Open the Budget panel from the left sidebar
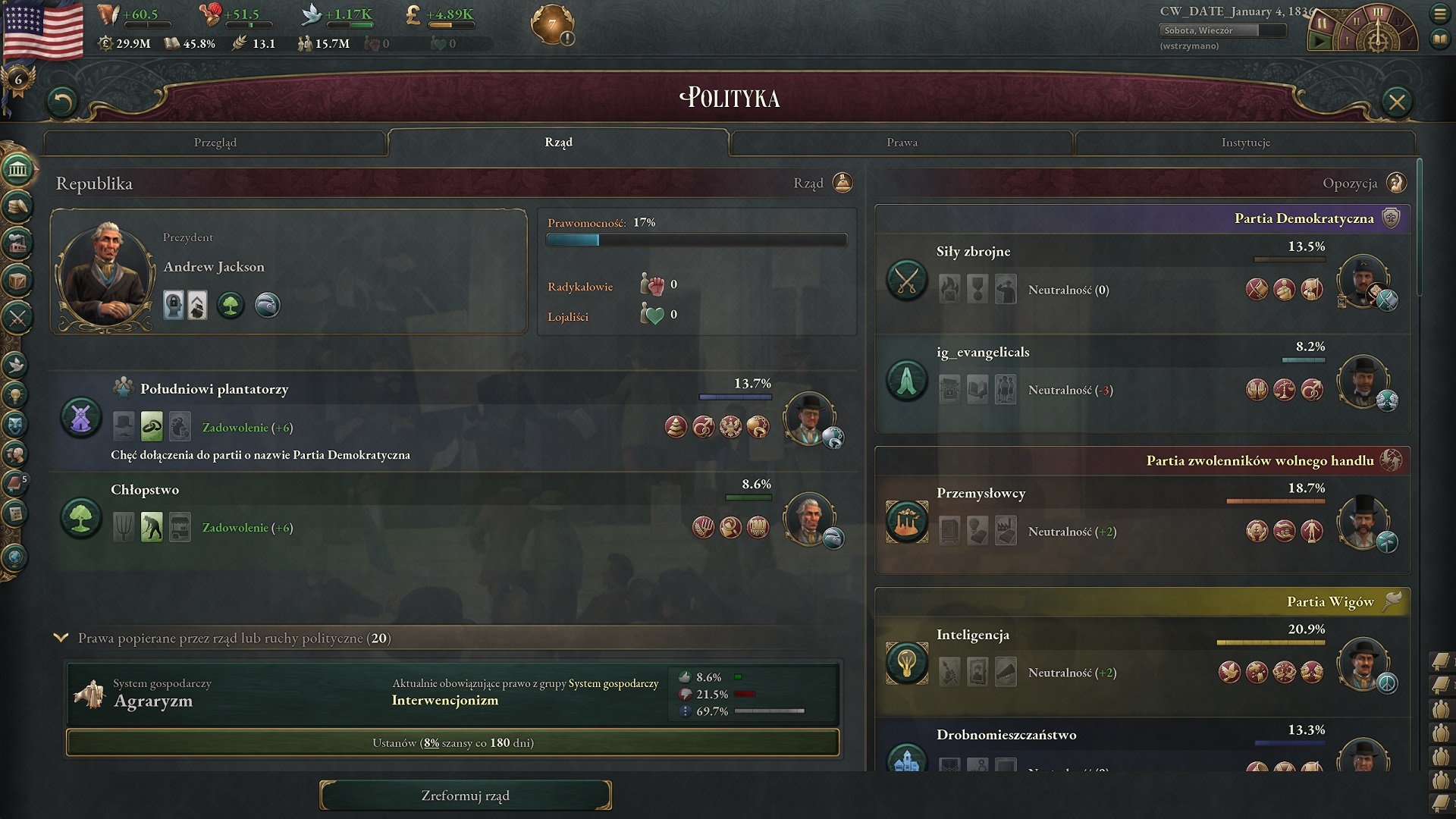The image size is (1456, 819). click(17, 205)
